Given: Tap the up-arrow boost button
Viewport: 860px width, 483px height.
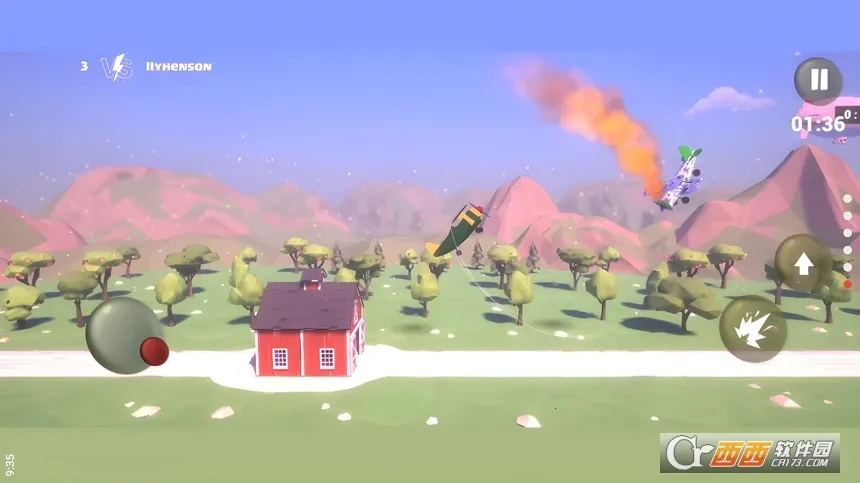Looking at the screenshot, I should pyautogui.click(x=803, y=263).
